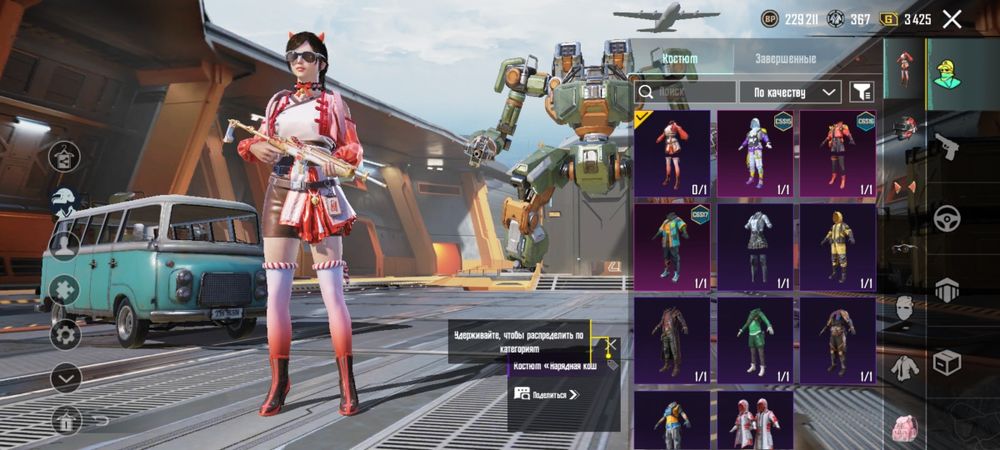This screenshot has height=450, width=1000.
Task: Close the inventory screen with the X
Action: pyautogui.click(x=952, y=19)
